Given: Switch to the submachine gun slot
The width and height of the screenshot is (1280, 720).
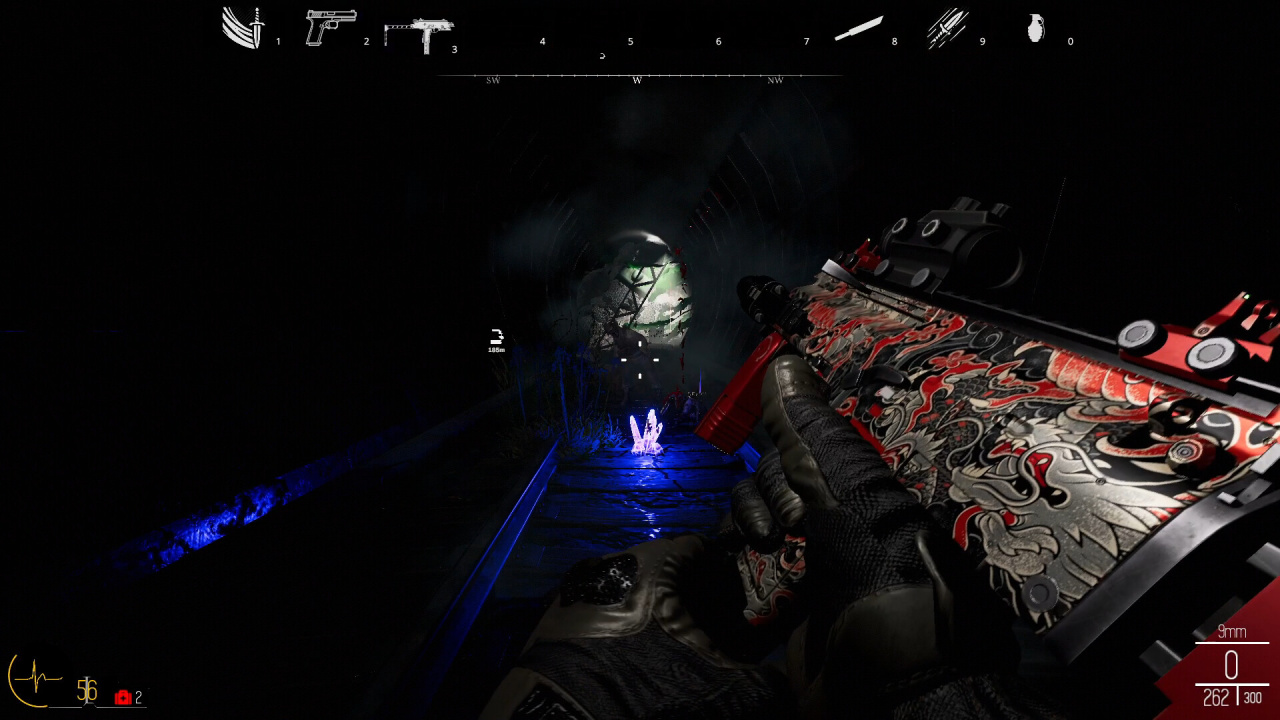Looking at the screenshot, I should pos(418,34).
